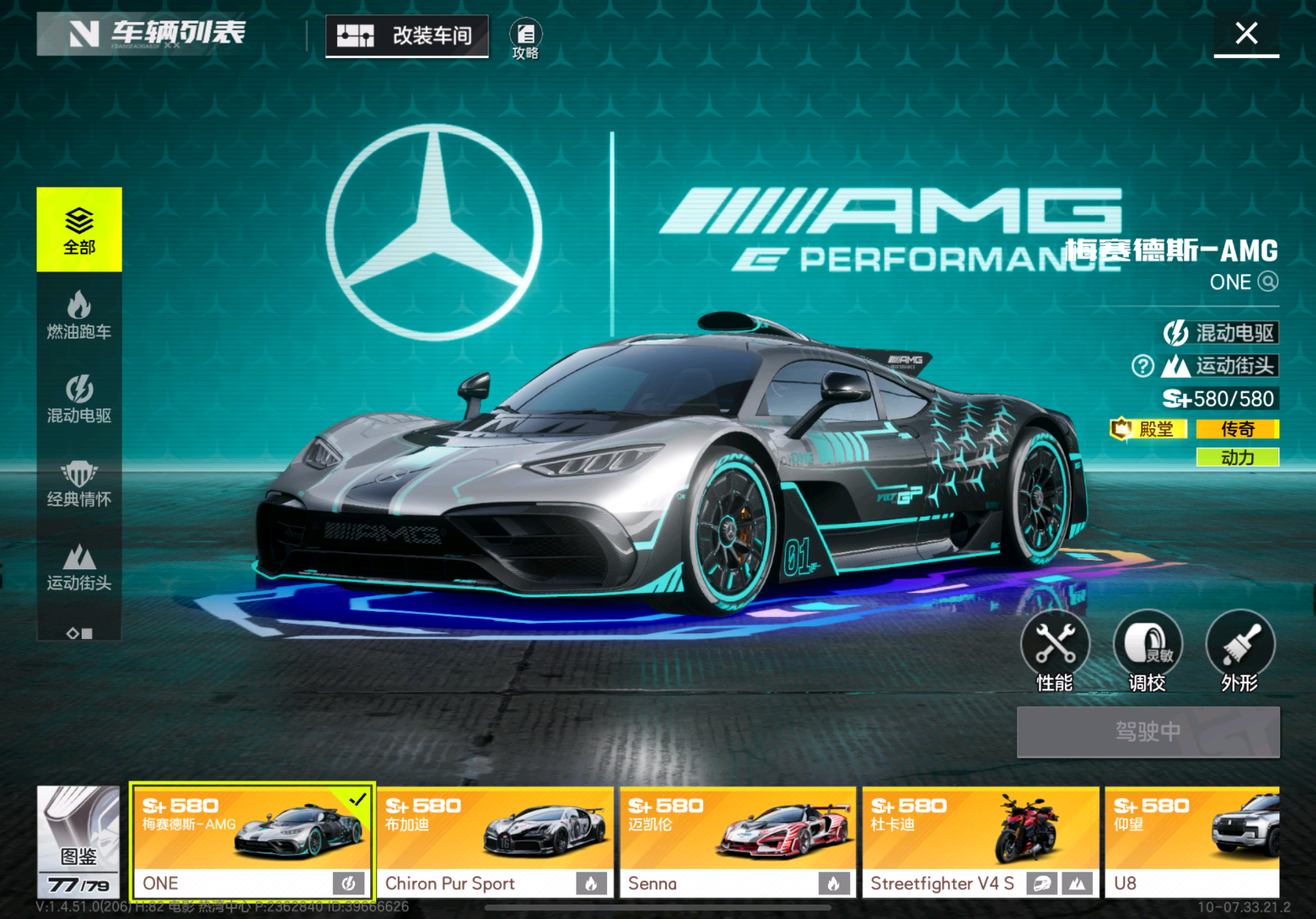
Task: Open the 改装车间 modification workshop
Action: pyautogui.click(x=407, y=36)
